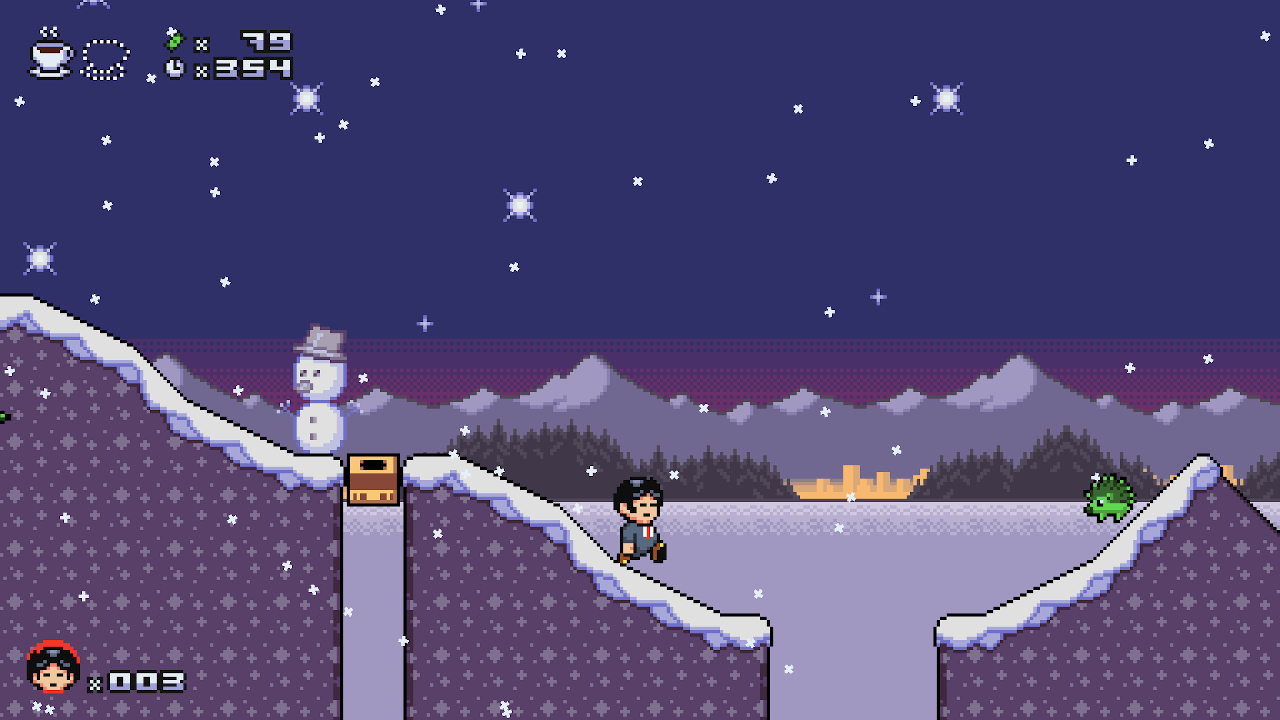The height and width of the screenshot is (720, 1280).
Task: Click the bright star above the player
Action: (x=520, y=204)
